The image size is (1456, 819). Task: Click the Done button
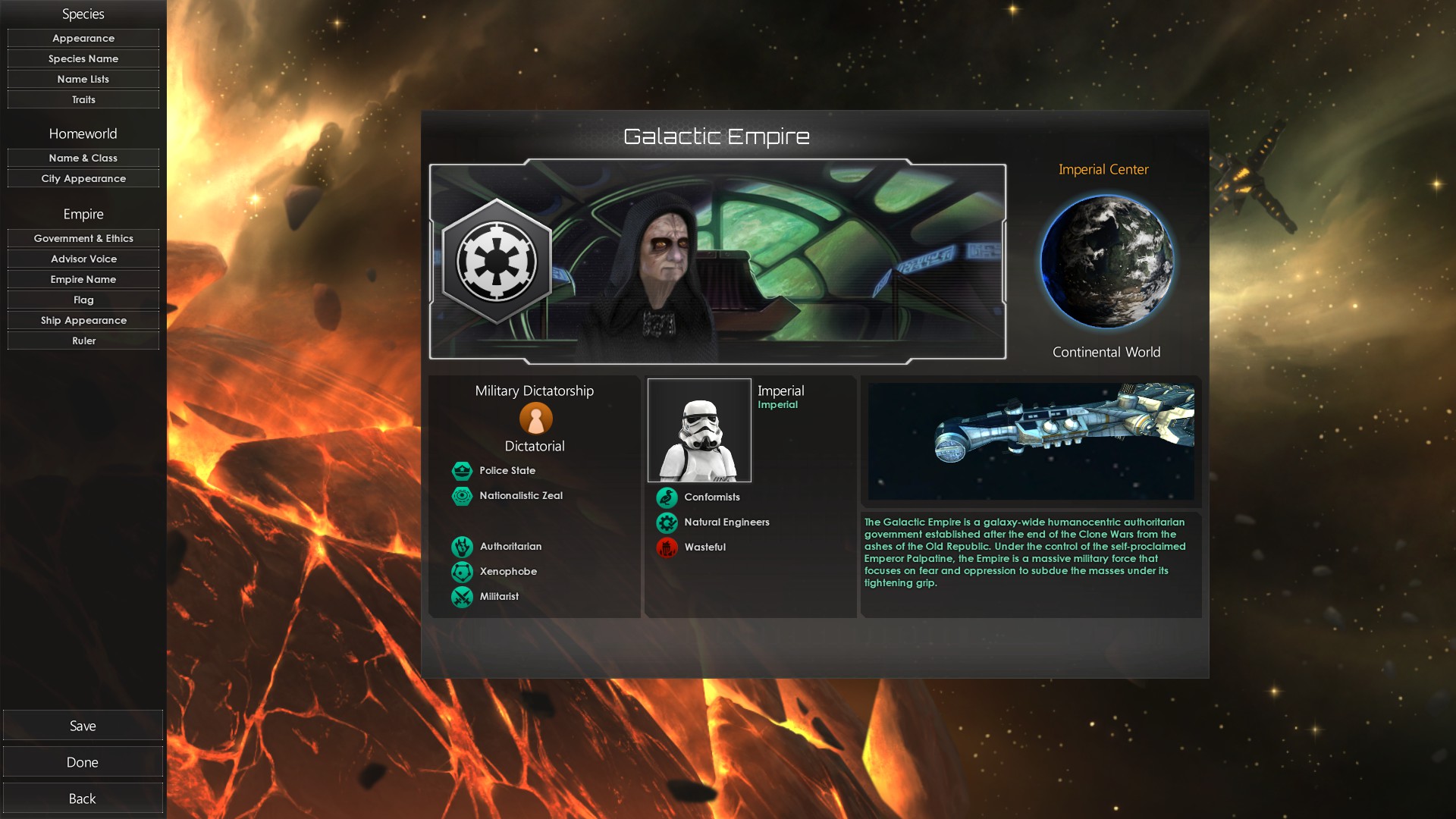point(83,762)
